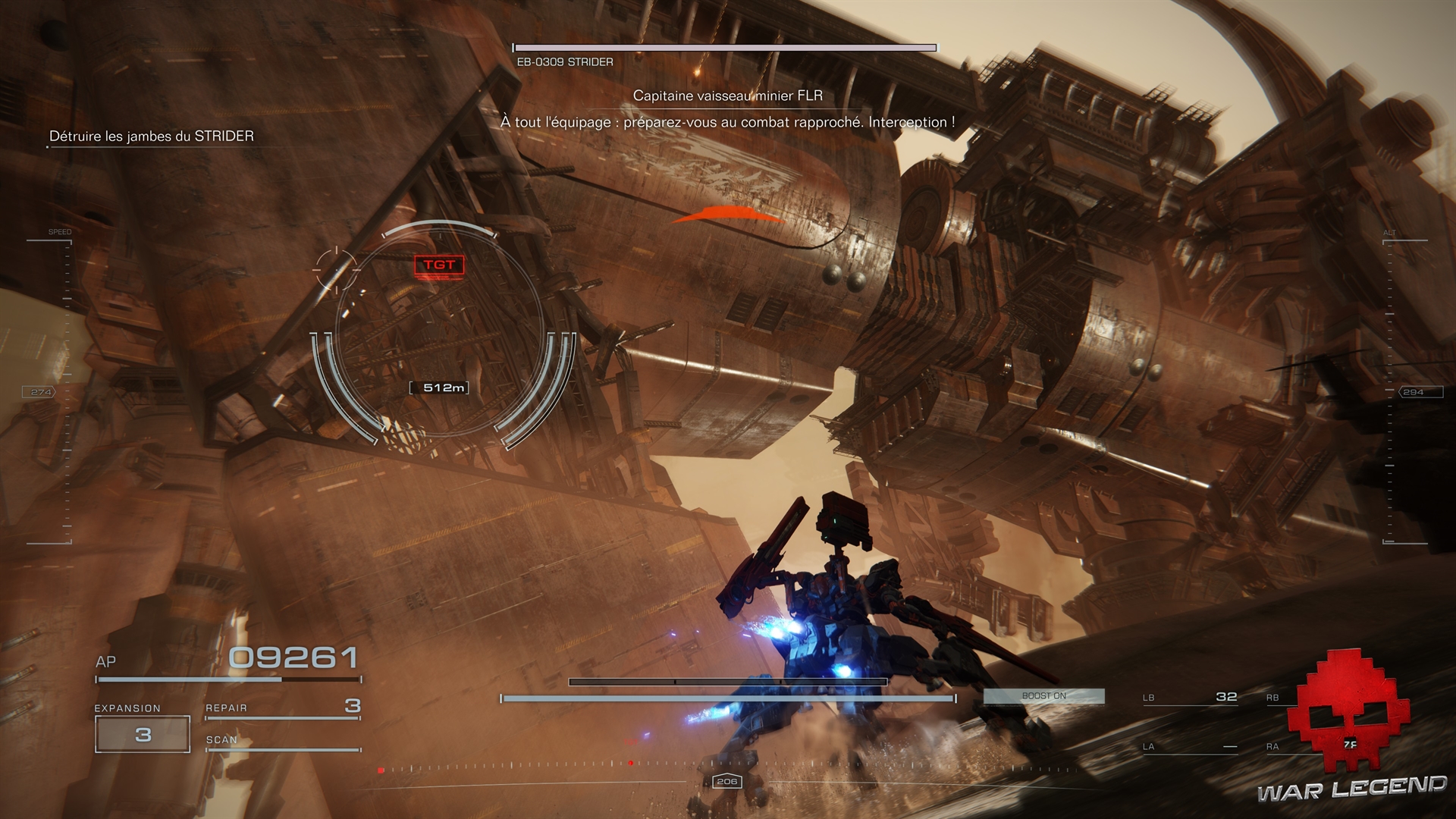Image resolution: width=1456 pixels, height=819 pixels.
Task: Select the STRIDER legs objective tracker
Action: (x=152, y=136)
